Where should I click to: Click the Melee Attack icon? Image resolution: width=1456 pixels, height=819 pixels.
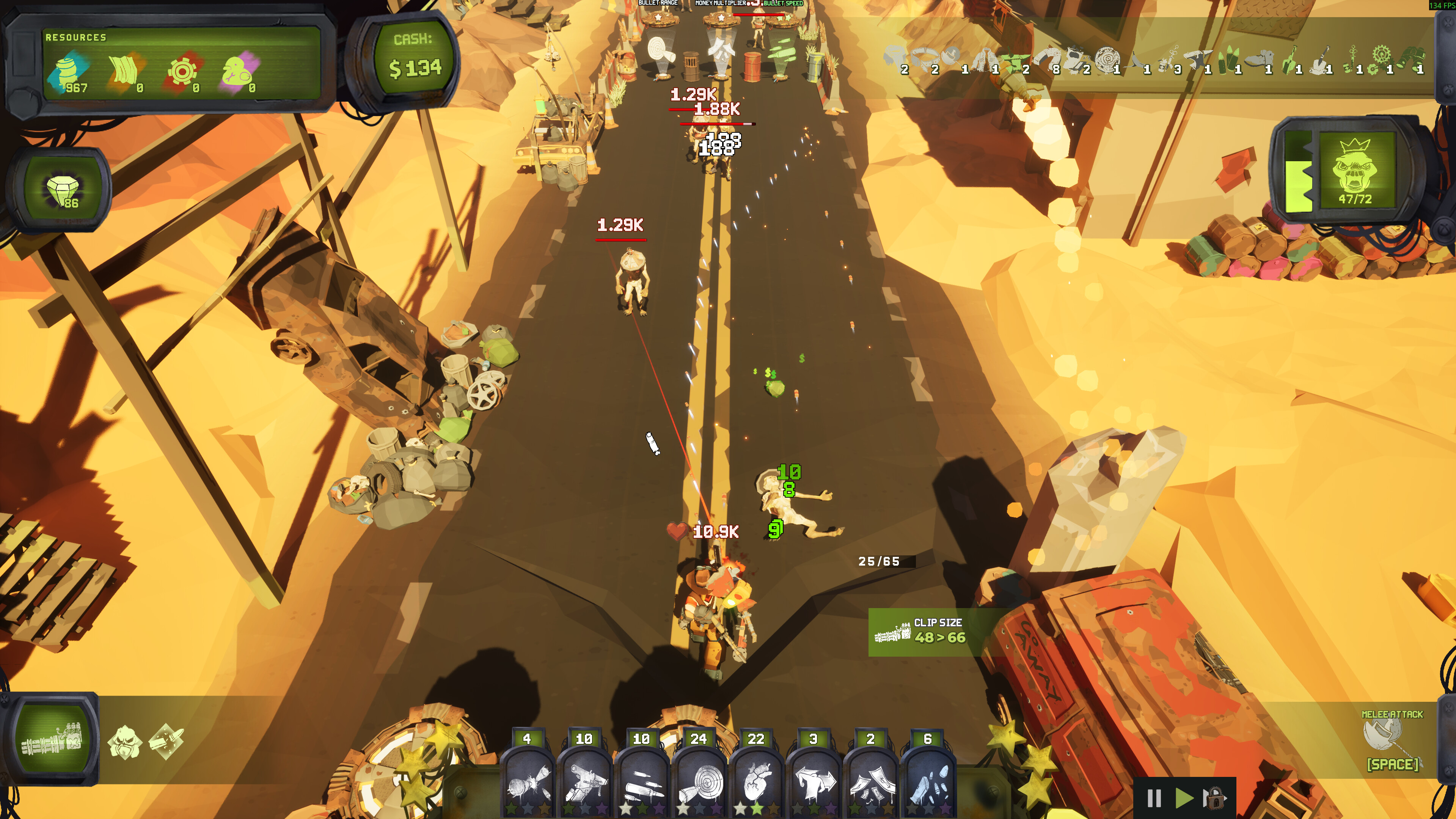(1382, 735)
